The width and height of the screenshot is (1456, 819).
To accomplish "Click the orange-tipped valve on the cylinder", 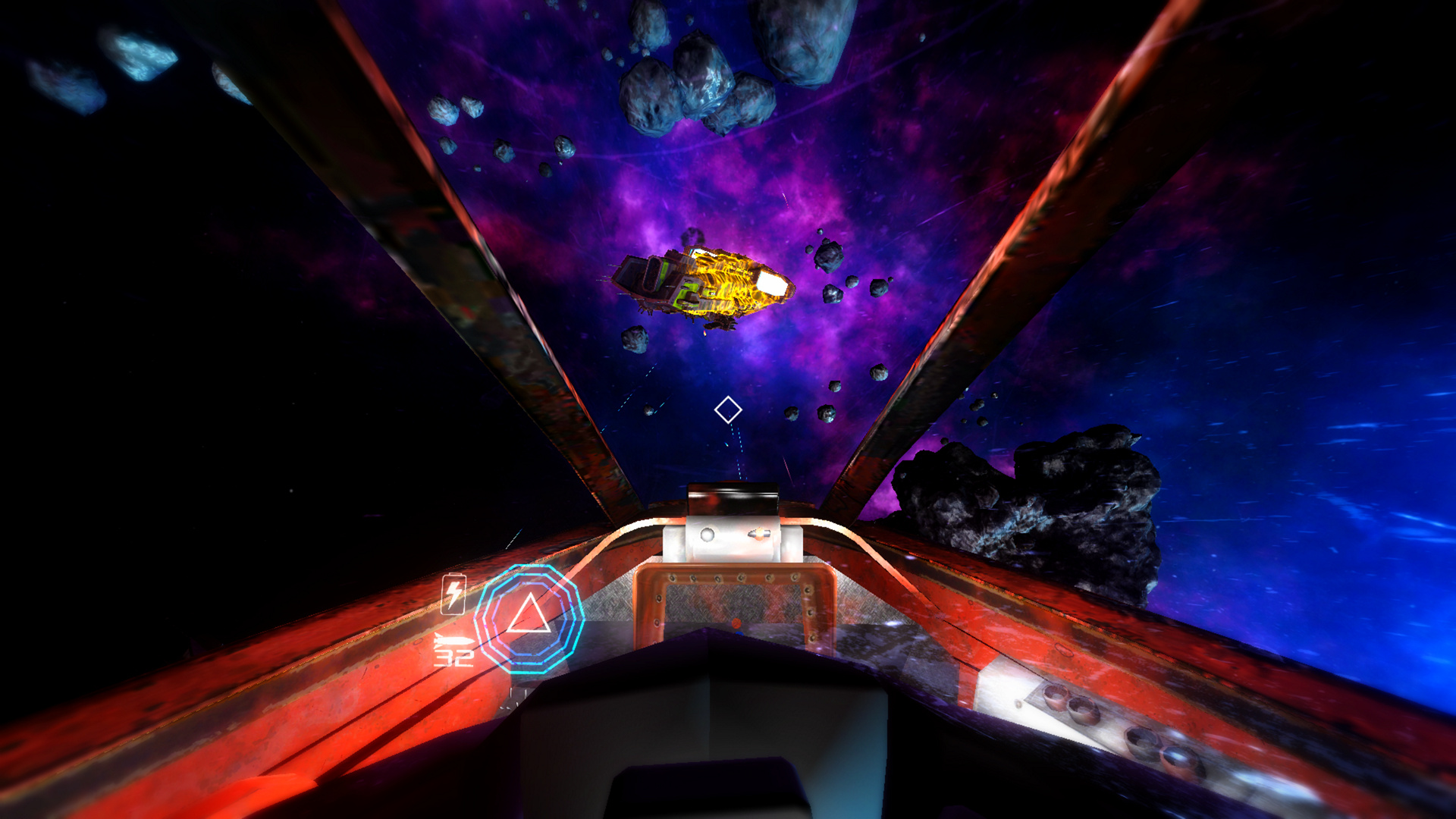I will pos(760,535).
